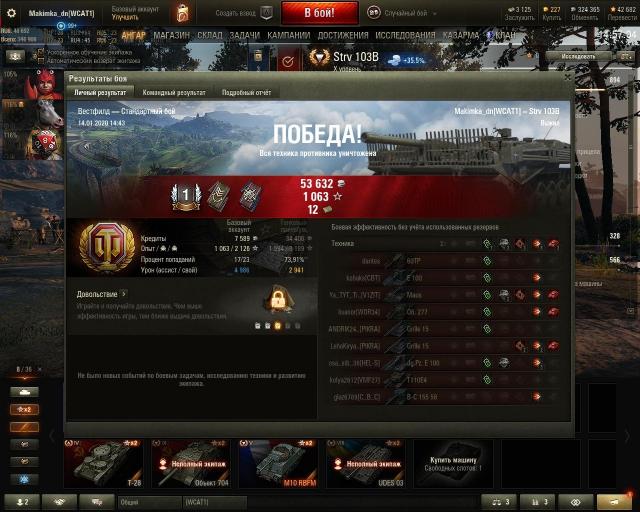Open the МАГАЗИН menu
The width and height of the screenshot is (640, 512).
[x=171, y=35]
